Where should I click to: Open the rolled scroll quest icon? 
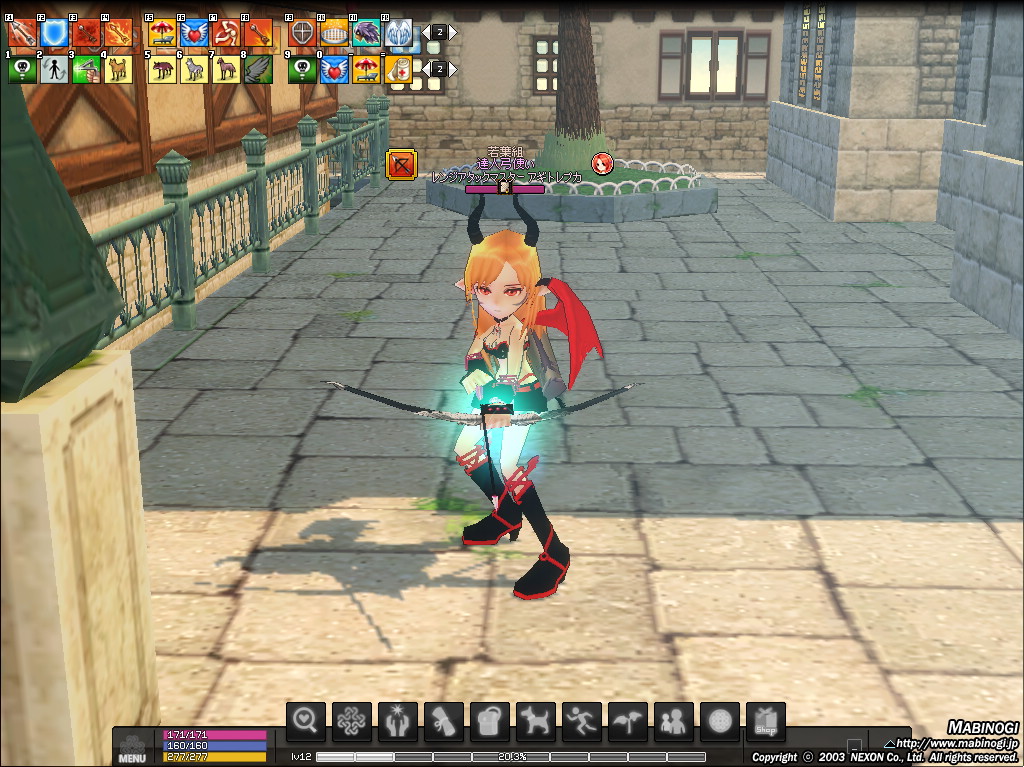click(x=443, y=721)
